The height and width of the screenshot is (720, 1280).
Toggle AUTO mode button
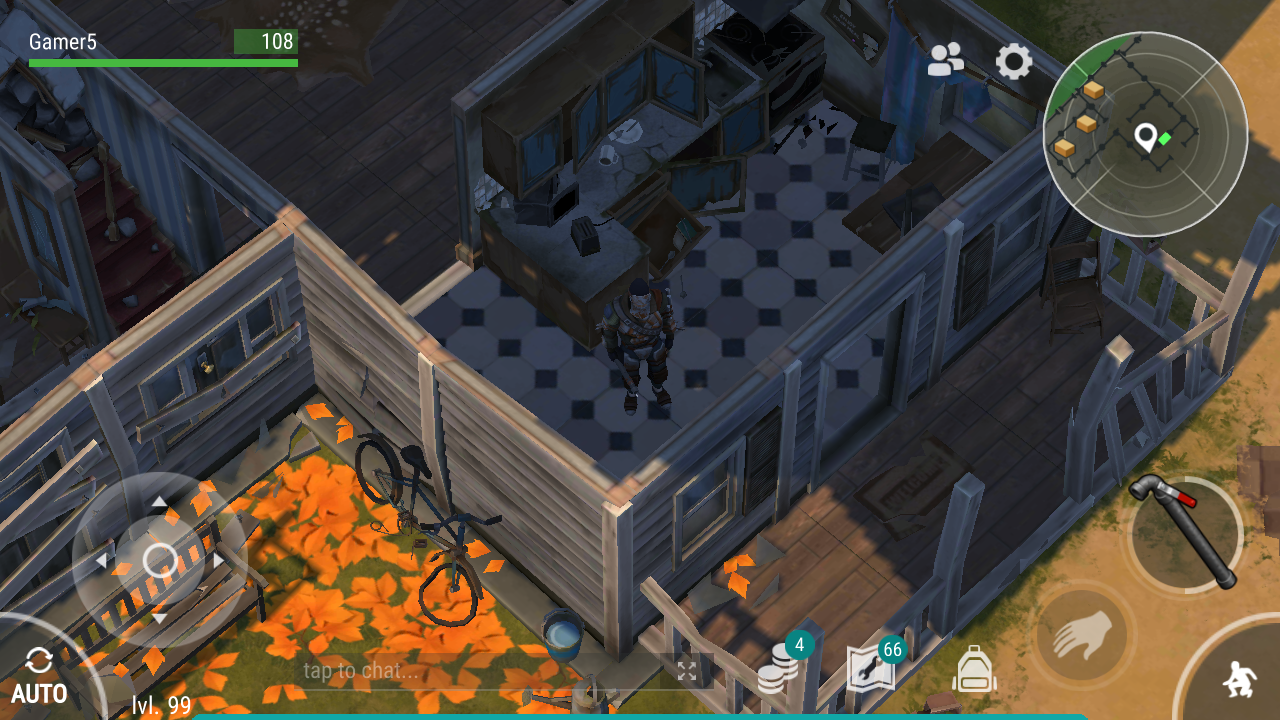tap(40, 676)
